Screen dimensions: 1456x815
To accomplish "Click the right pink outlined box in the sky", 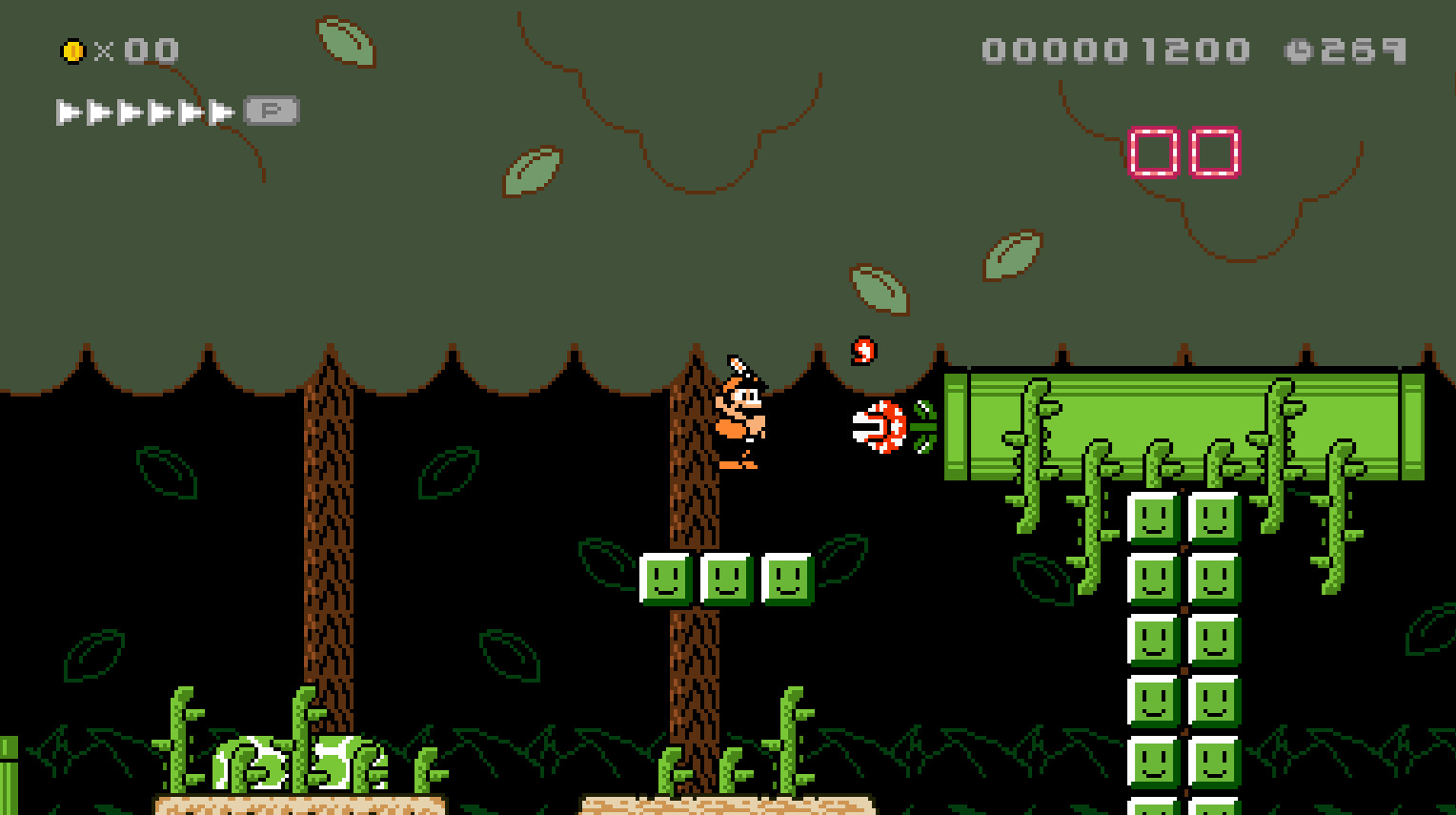I will click(x=1213, y=151).
